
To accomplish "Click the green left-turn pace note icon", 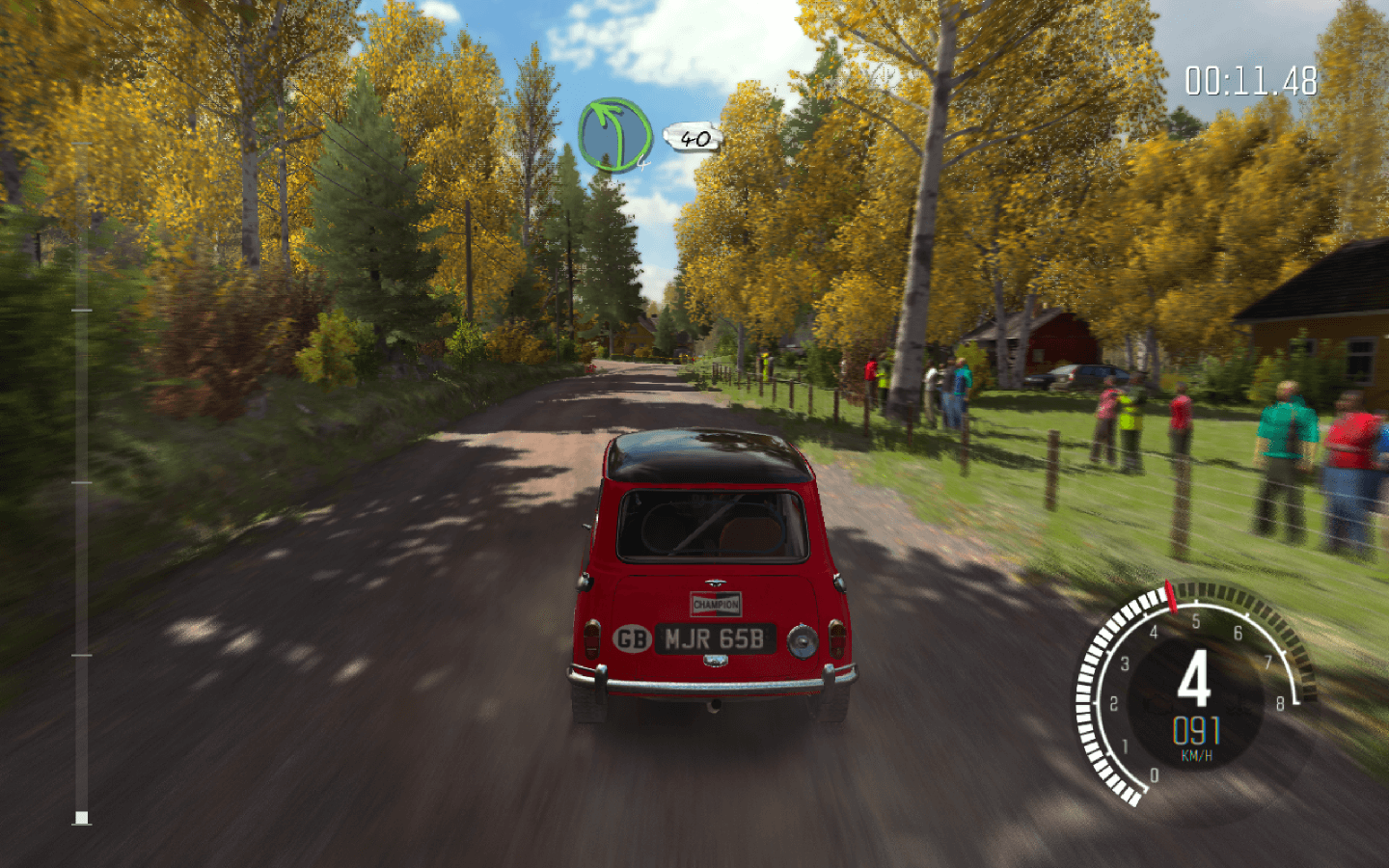I will [x=614, y=135].
